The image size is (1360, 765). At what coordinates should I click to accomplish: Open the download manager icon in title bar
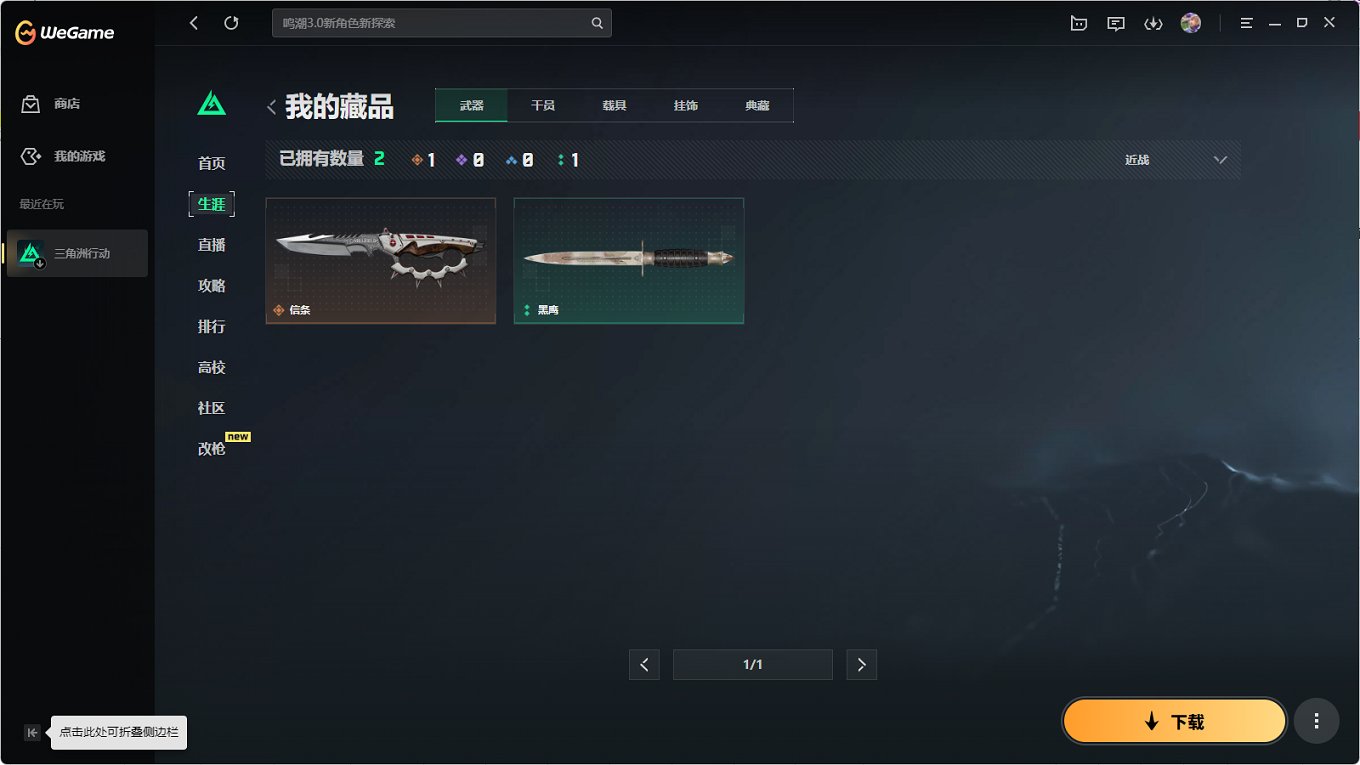pyautogui.click(x=1153, y=22)
